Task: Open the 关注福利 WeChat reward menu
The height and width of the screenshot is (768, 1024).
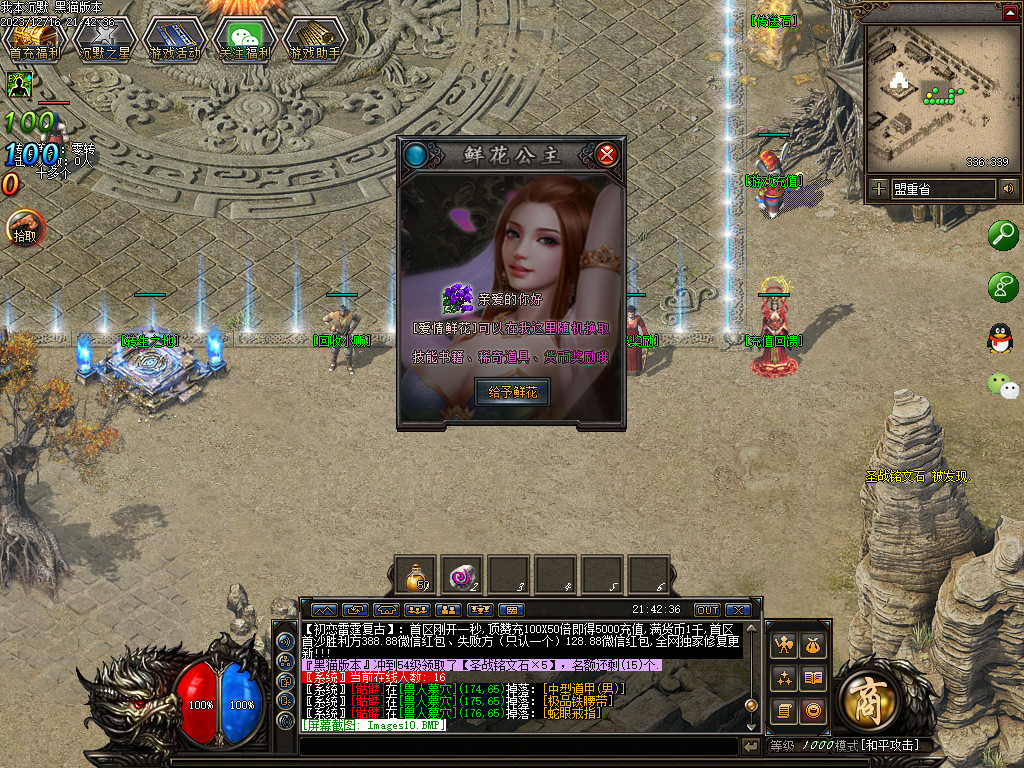Action: click(x=244, y=39)
